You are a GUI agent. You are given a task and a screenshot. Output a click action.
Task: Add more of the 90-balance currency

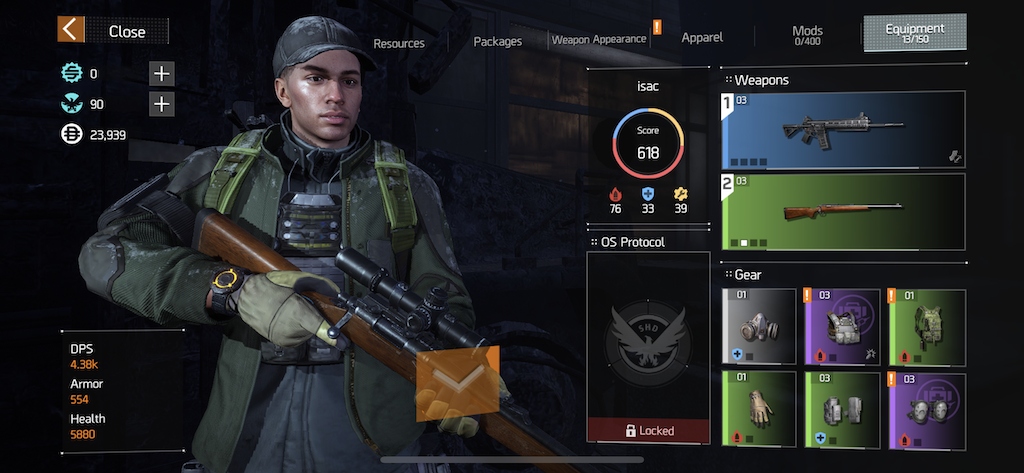point(161,104)
